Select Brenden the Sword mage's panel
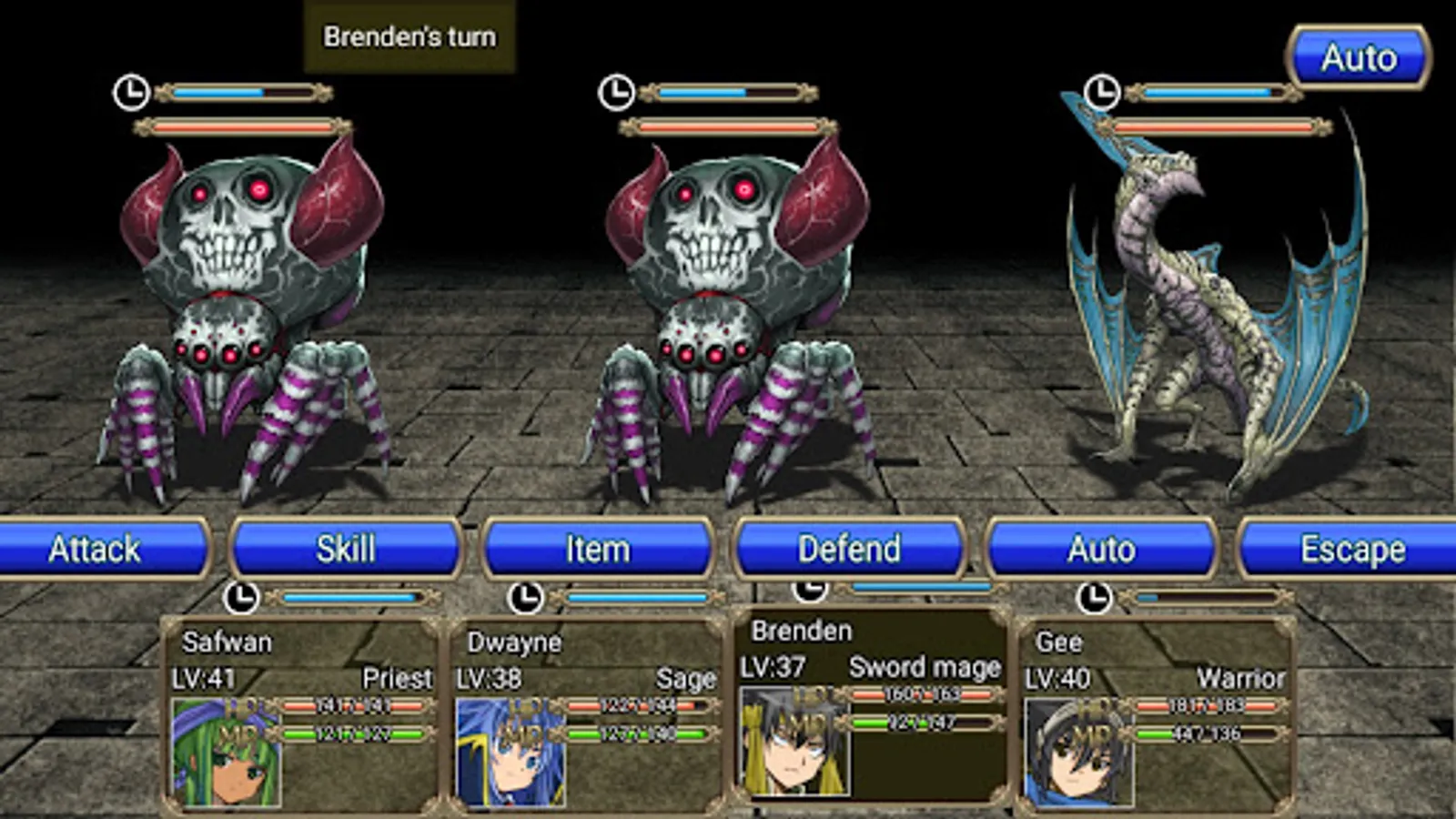The image size is (1456, 819). (x=870, y=705)
